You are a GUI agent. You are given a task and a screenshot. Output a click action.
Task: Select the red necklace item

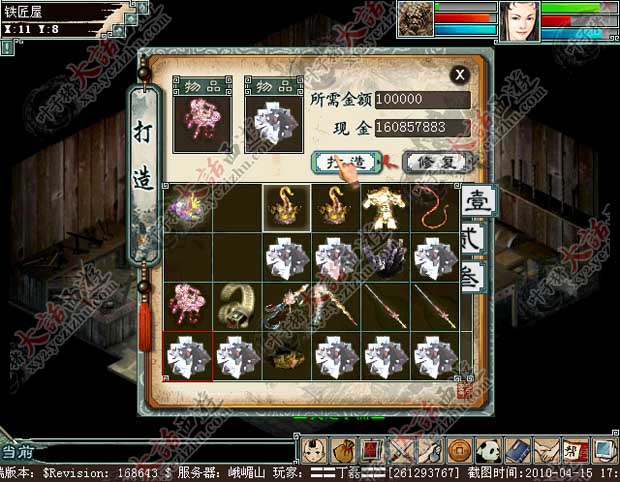435,208
